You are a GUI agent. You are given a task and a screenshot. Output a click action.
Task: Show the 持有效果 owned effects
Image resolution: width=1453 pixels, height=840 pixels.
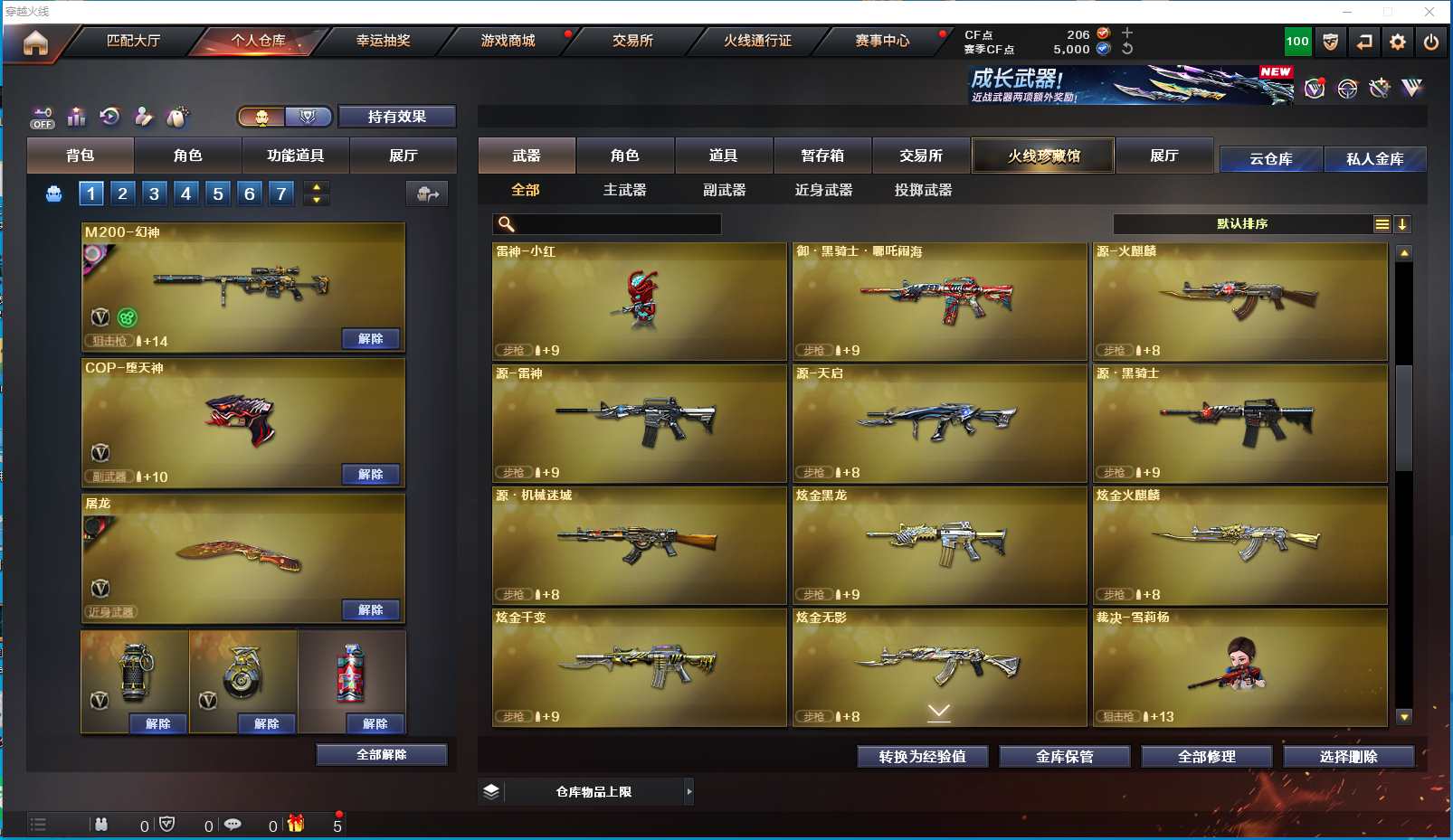tap(397, 117)
